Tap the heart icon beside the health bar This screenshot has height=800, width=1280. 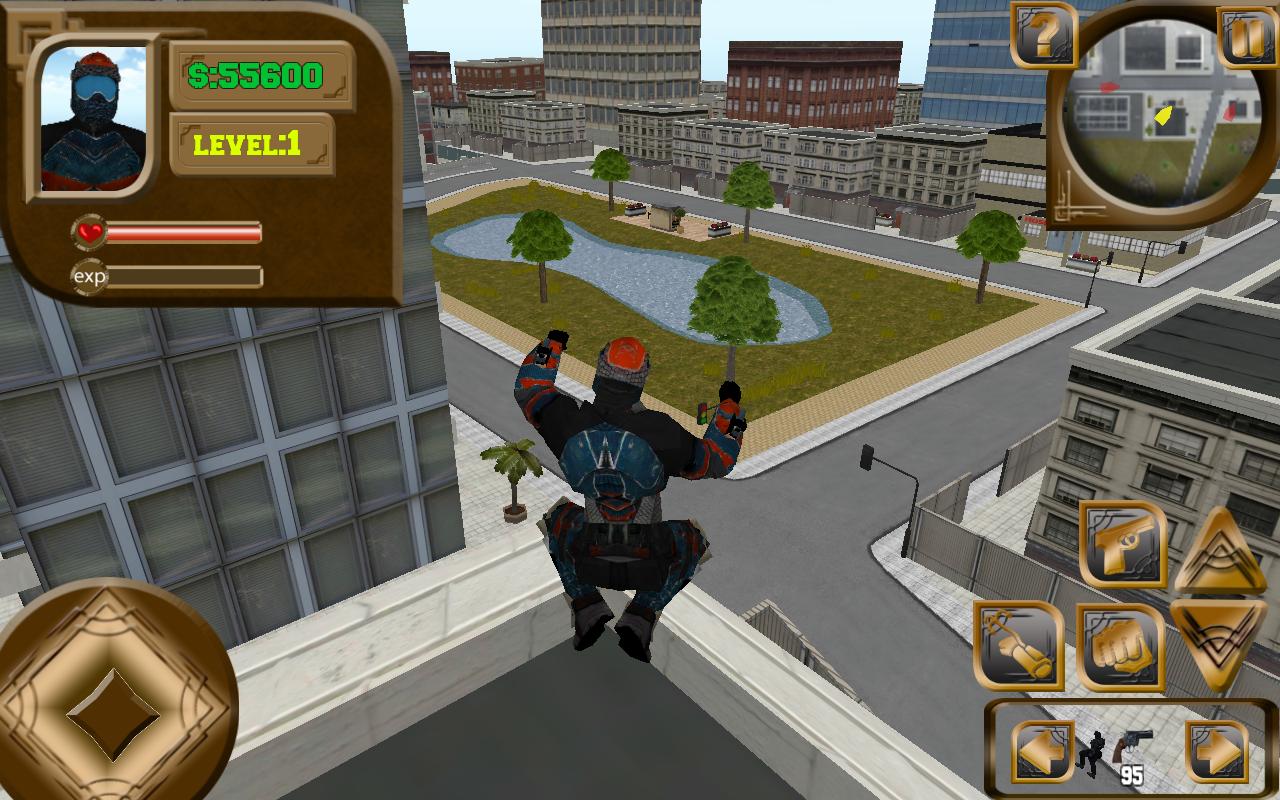(91, 233)
